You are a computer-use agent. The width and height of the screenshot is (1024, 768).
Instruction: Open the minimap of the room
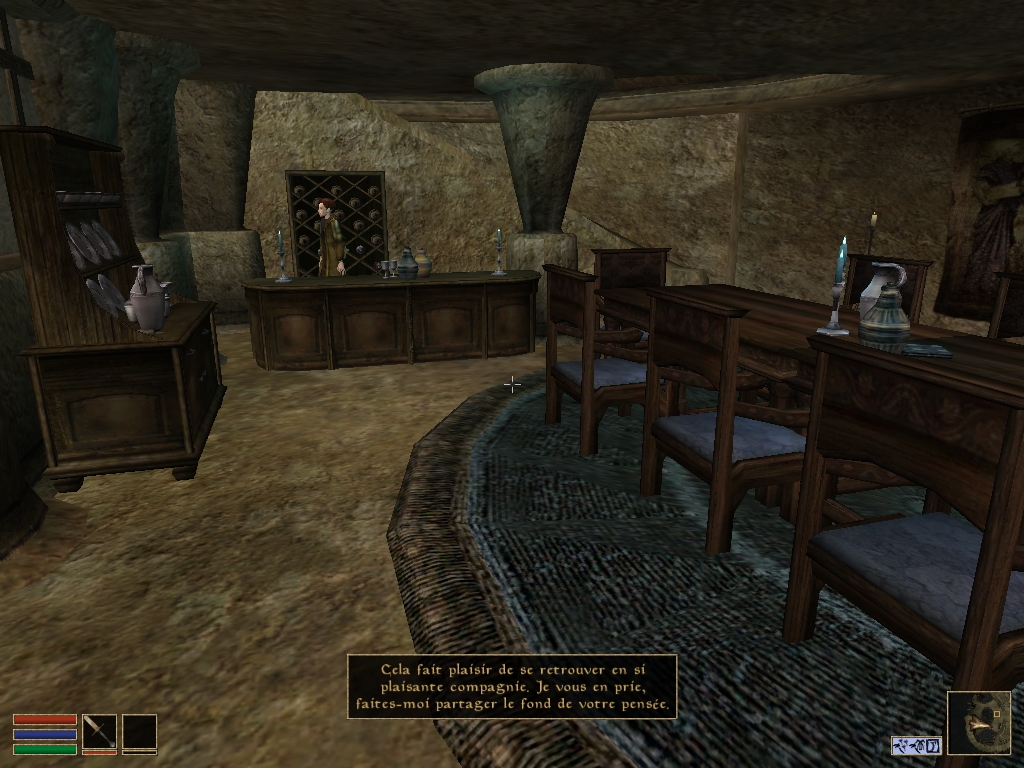(x=978, y=722)
